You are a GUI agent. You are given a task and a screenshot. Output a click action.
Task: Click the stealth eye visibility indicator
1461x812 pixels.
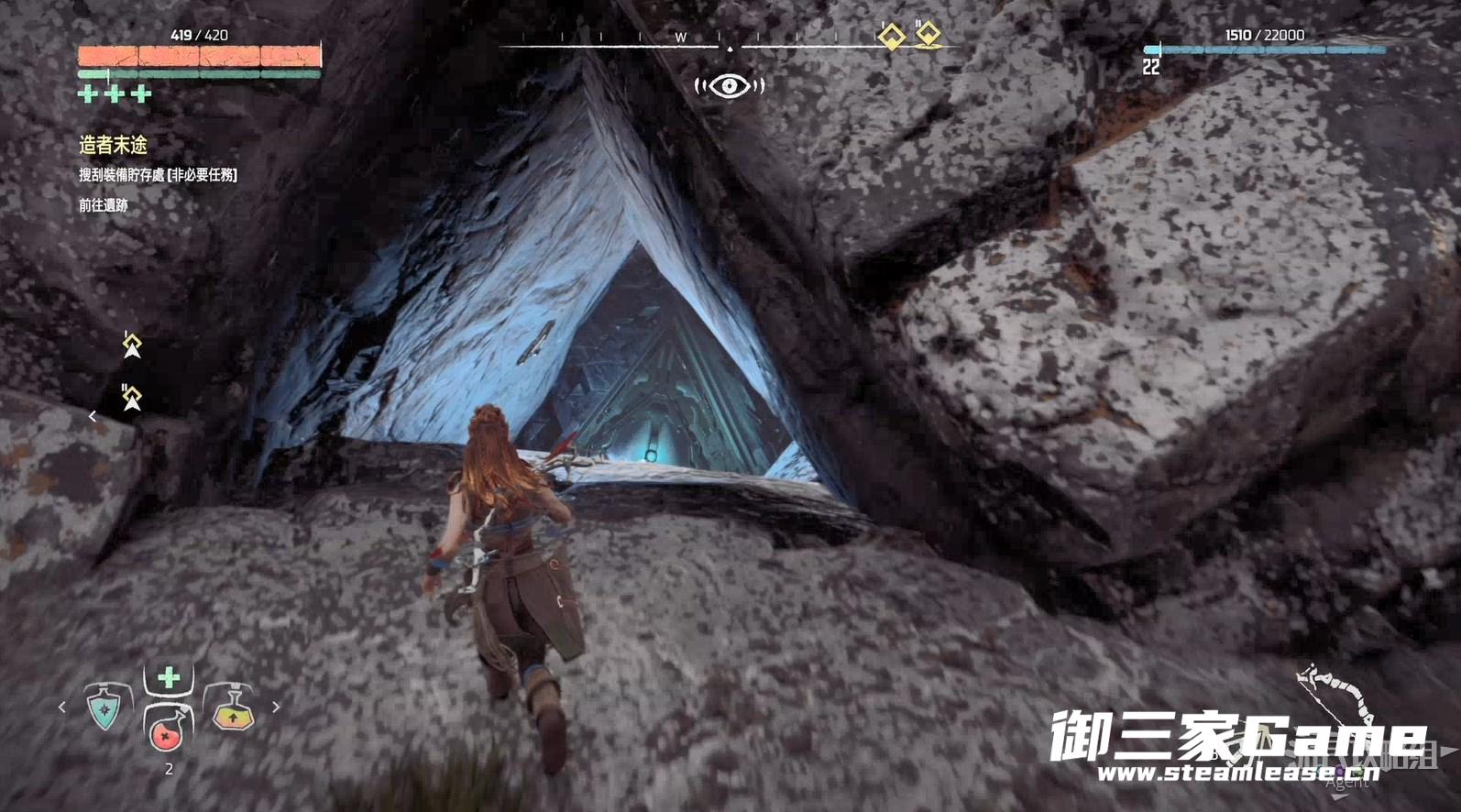click(730, 86)
